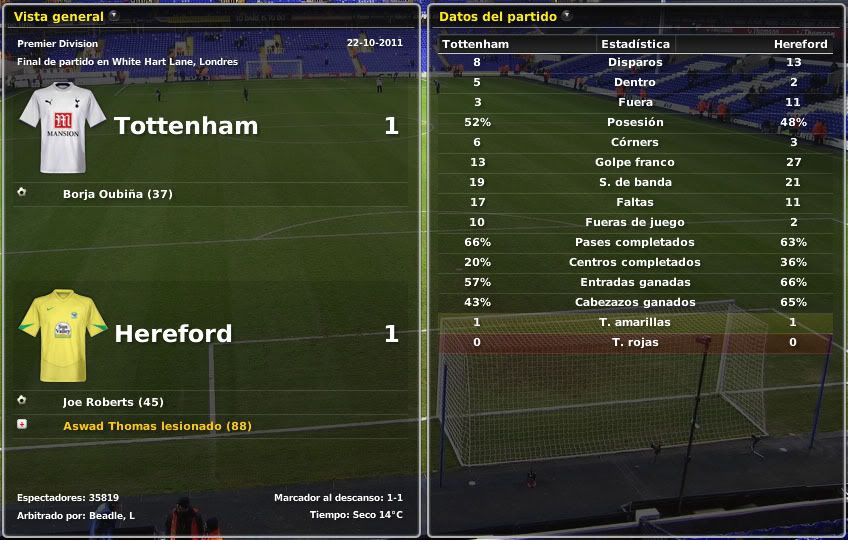This screenshot has width=848, height=540.
Task: Open the Datos del partido panel dropdown
Action: point(567,16)
